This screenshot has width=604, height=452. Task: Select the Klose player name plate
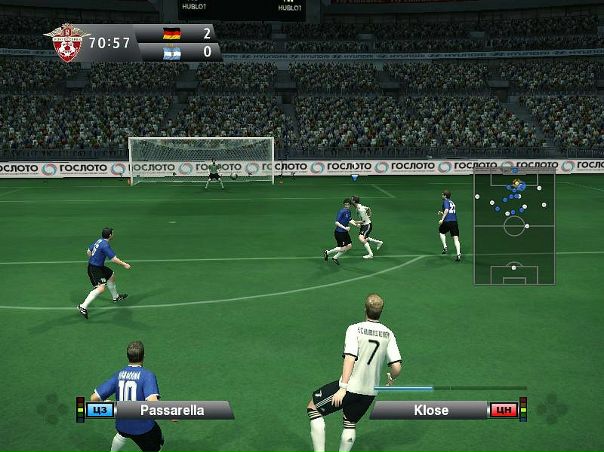pyautogui.click(x=431, y=410)
